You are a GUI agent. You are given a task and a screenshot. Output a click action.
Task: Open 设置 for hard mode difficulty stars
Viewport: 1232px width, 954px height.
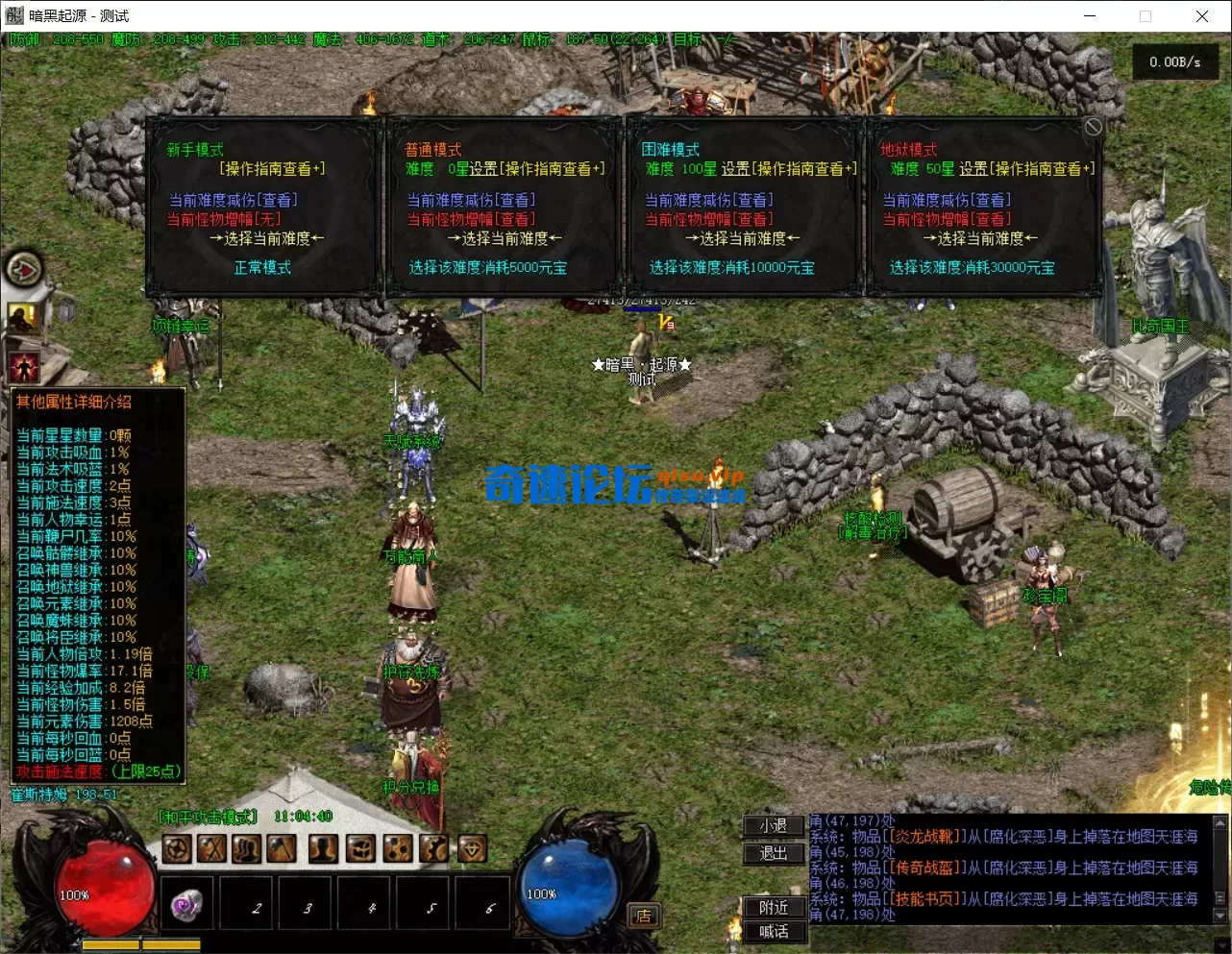pos(735,169)
